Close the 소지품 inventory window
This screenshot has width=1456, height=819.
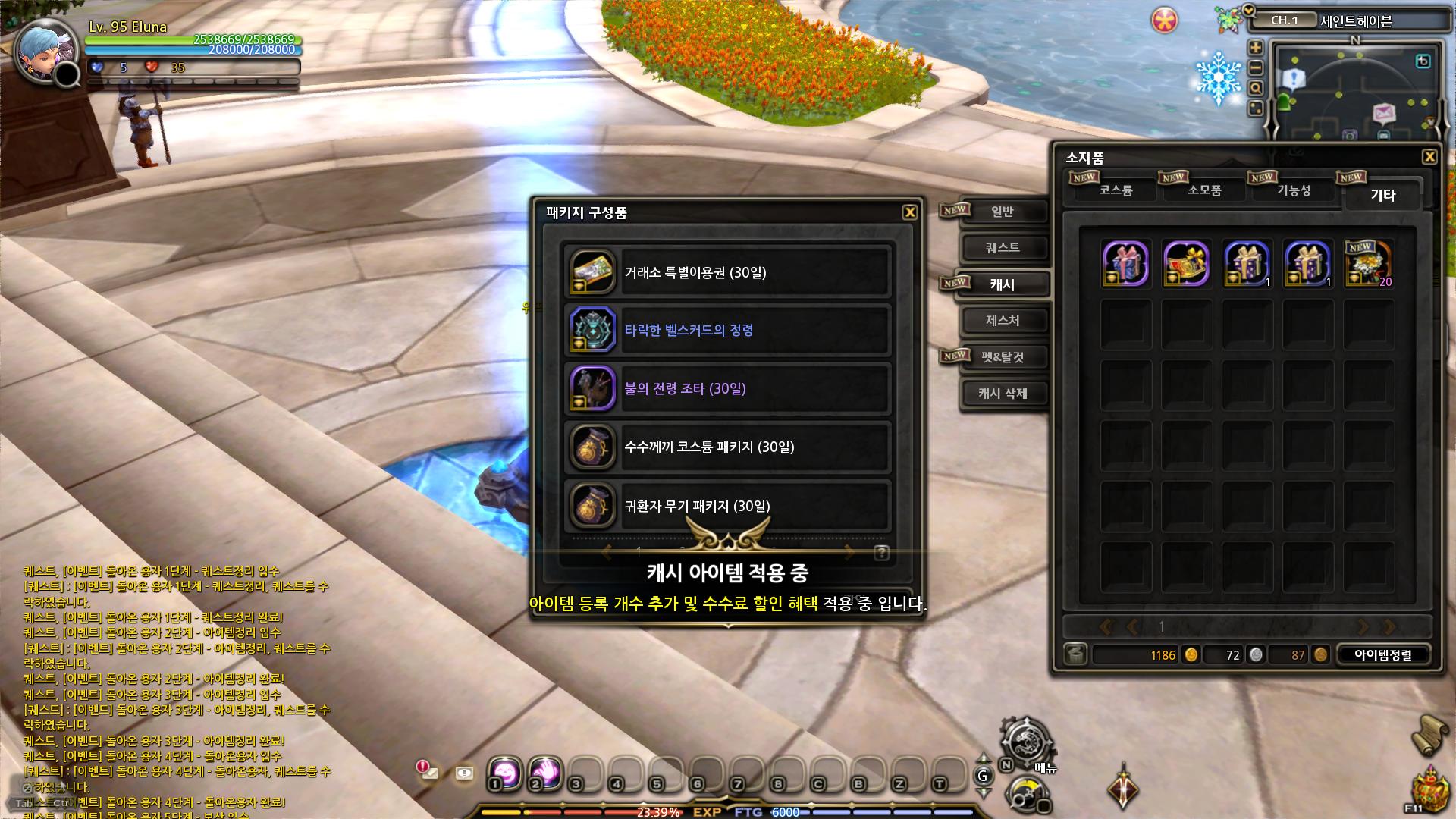[x=1429, y=157]
